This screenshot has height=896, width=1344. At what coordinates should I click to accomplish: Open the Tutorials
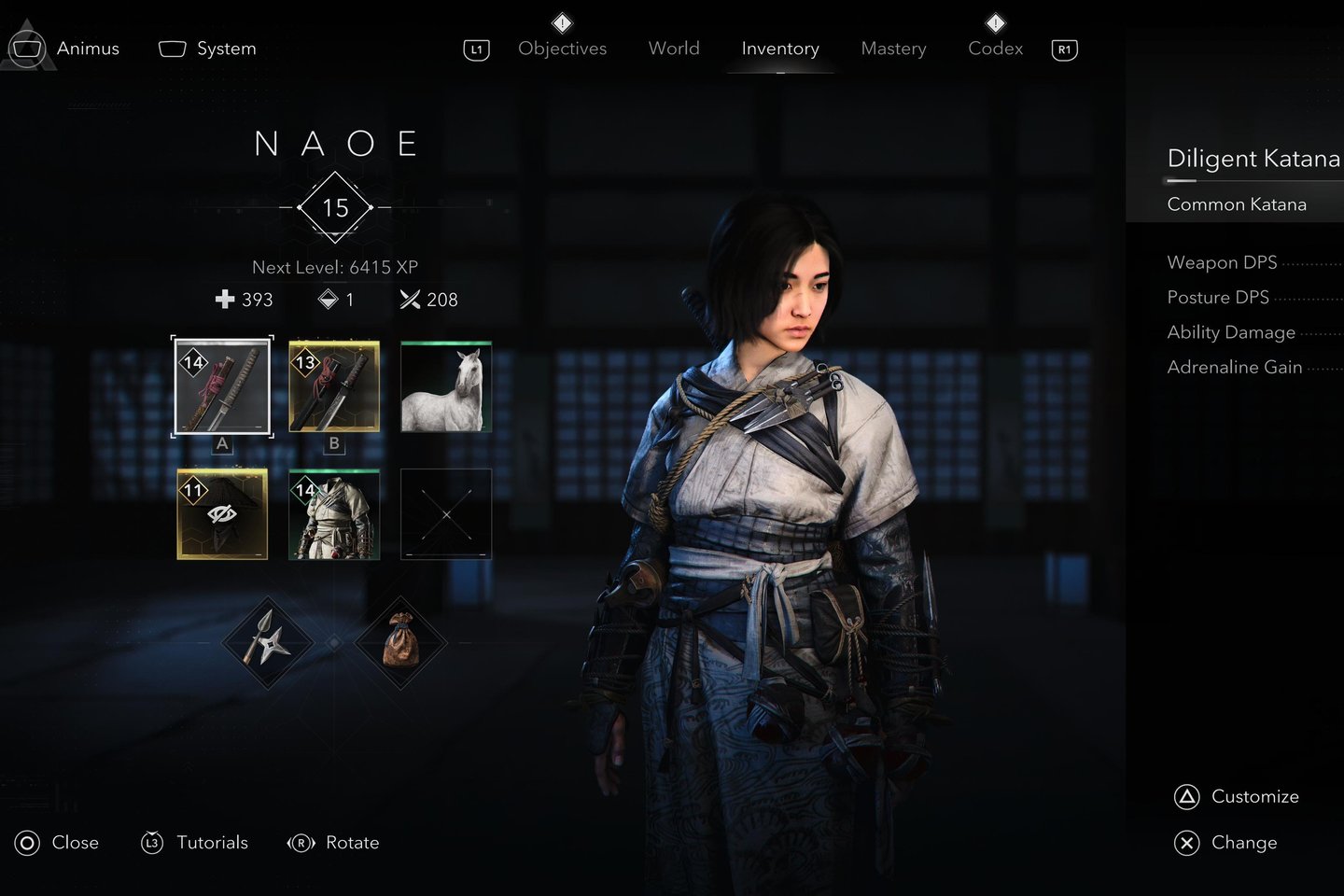[195, 843]
